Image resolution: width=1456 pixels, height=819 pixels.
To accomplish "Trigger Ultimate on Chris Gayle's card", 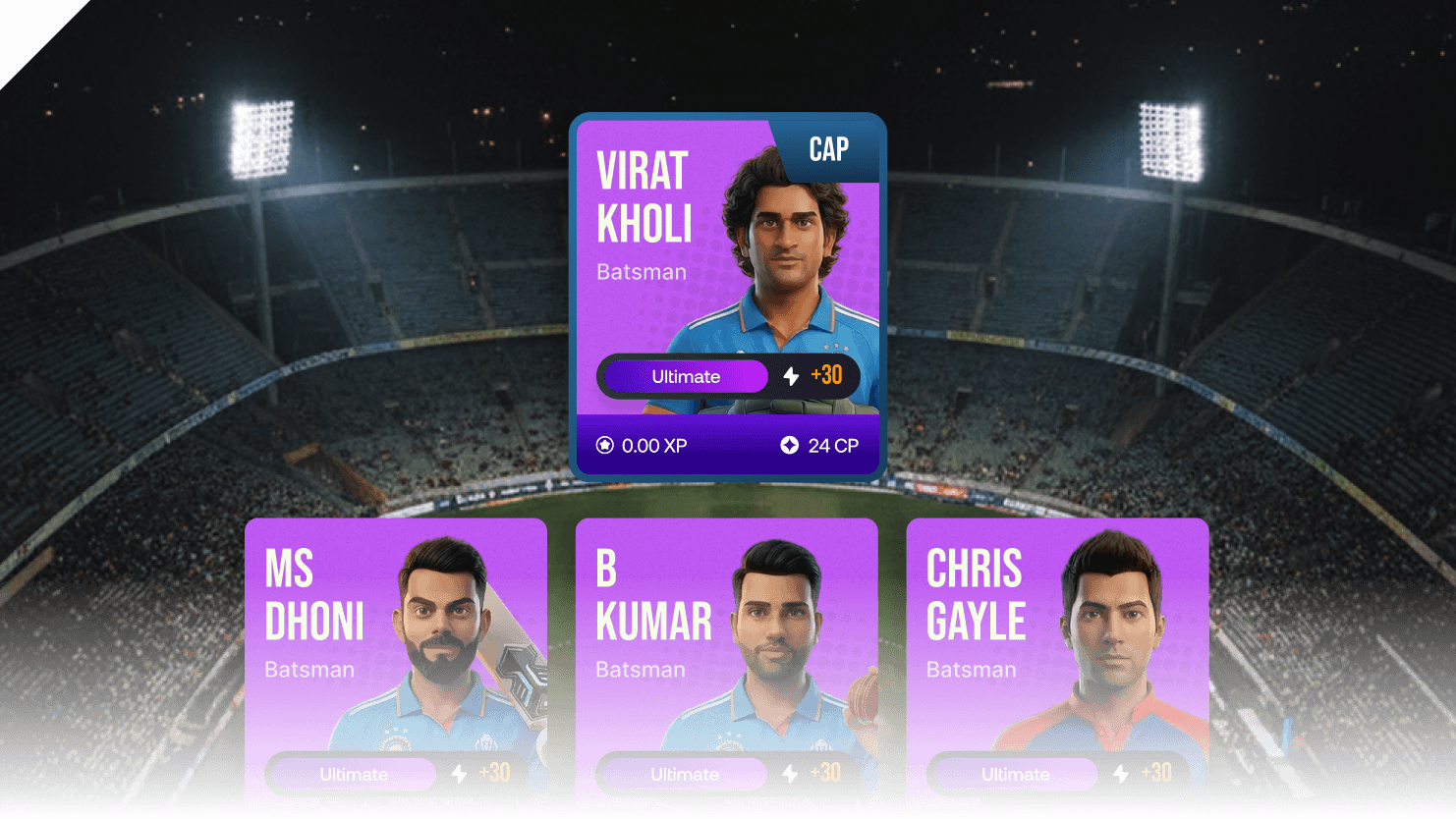I will coord(1016,775).
